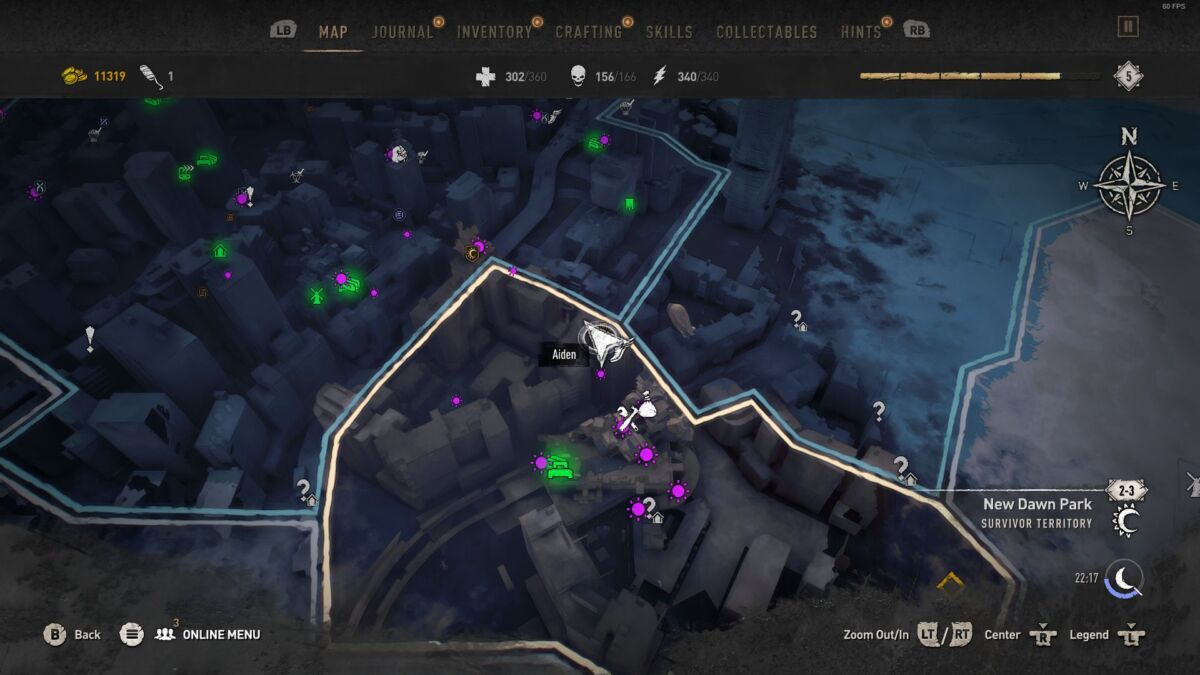Click the compass rose

pos(1128,185)
